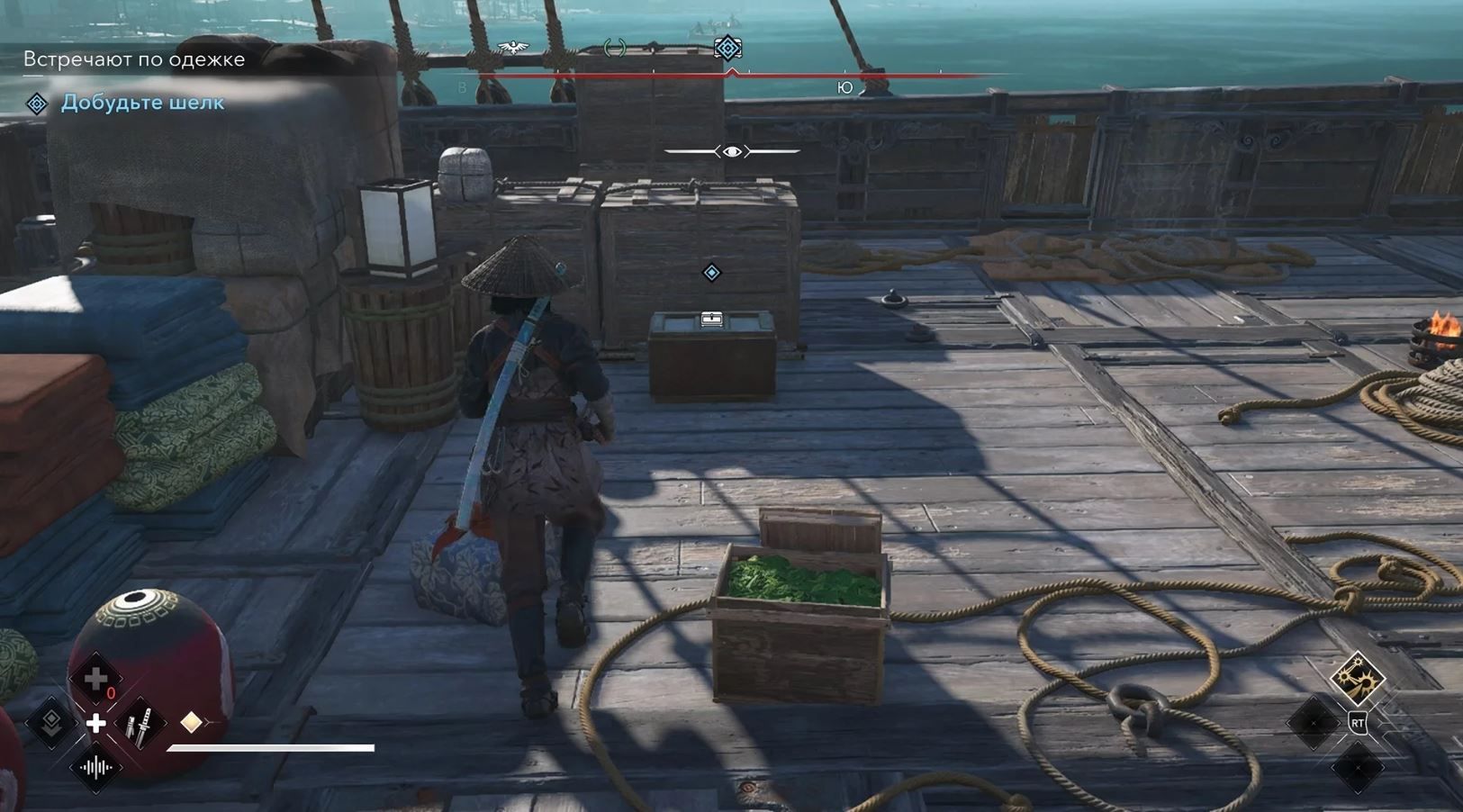This screenshot has height=812, width=1463.
Task: Use the healing ration slot
Action: [95, 679]
